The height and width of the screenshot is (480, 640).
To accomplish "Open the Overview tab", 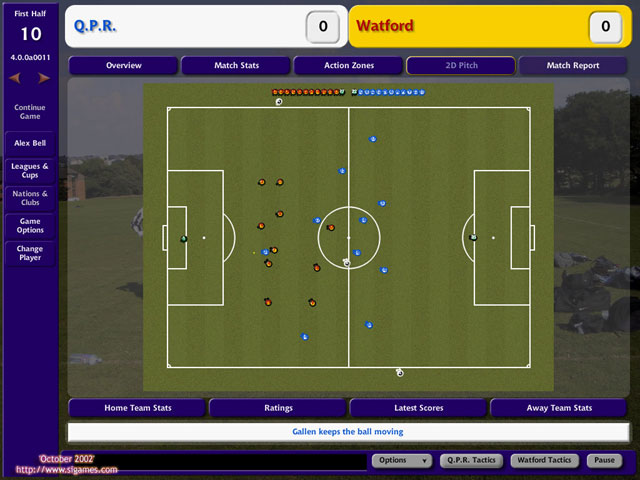I will [x=123, y=66].
